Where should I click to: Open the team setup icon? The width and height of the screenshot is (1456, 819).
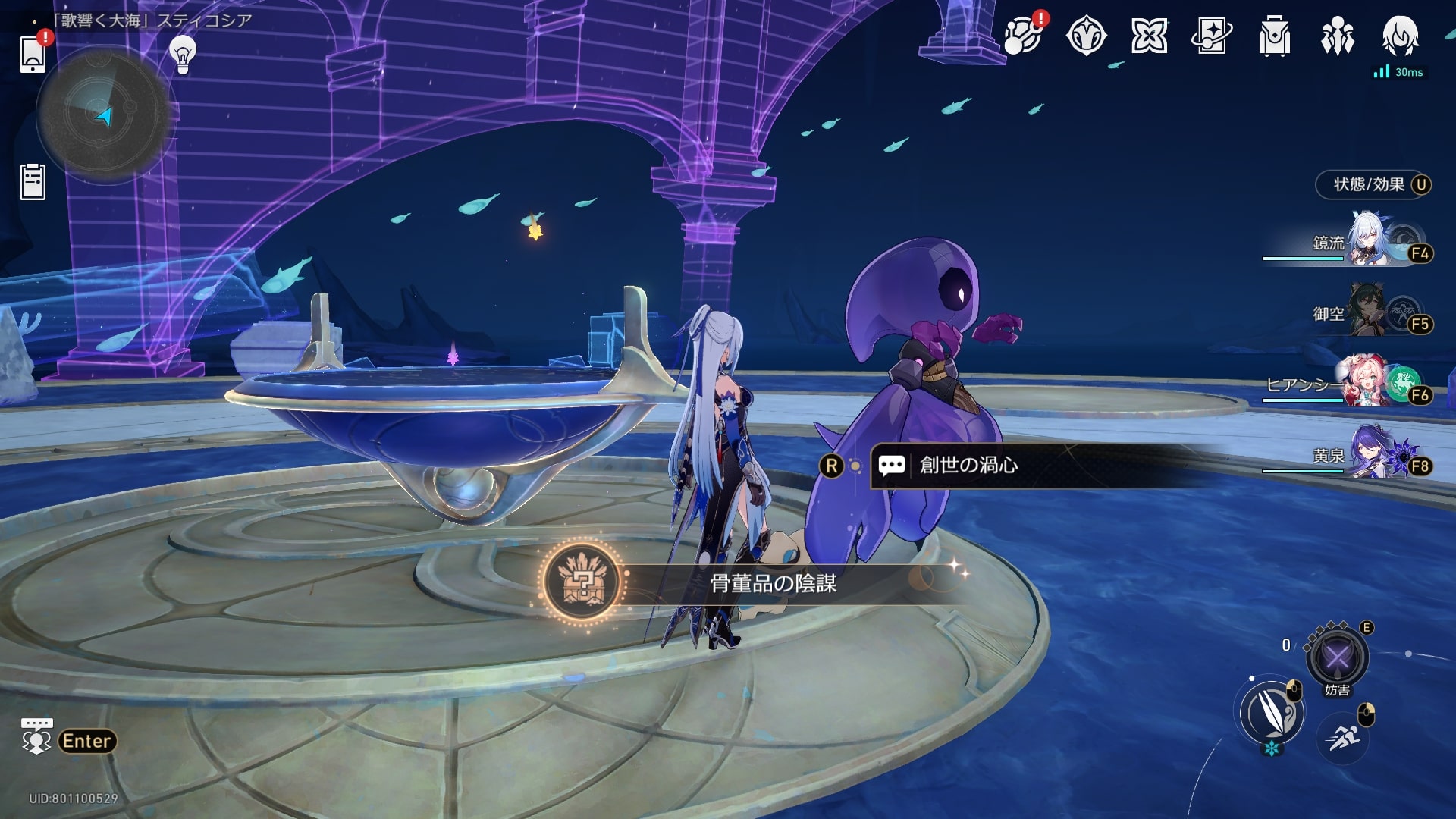tap(1337, 36)
